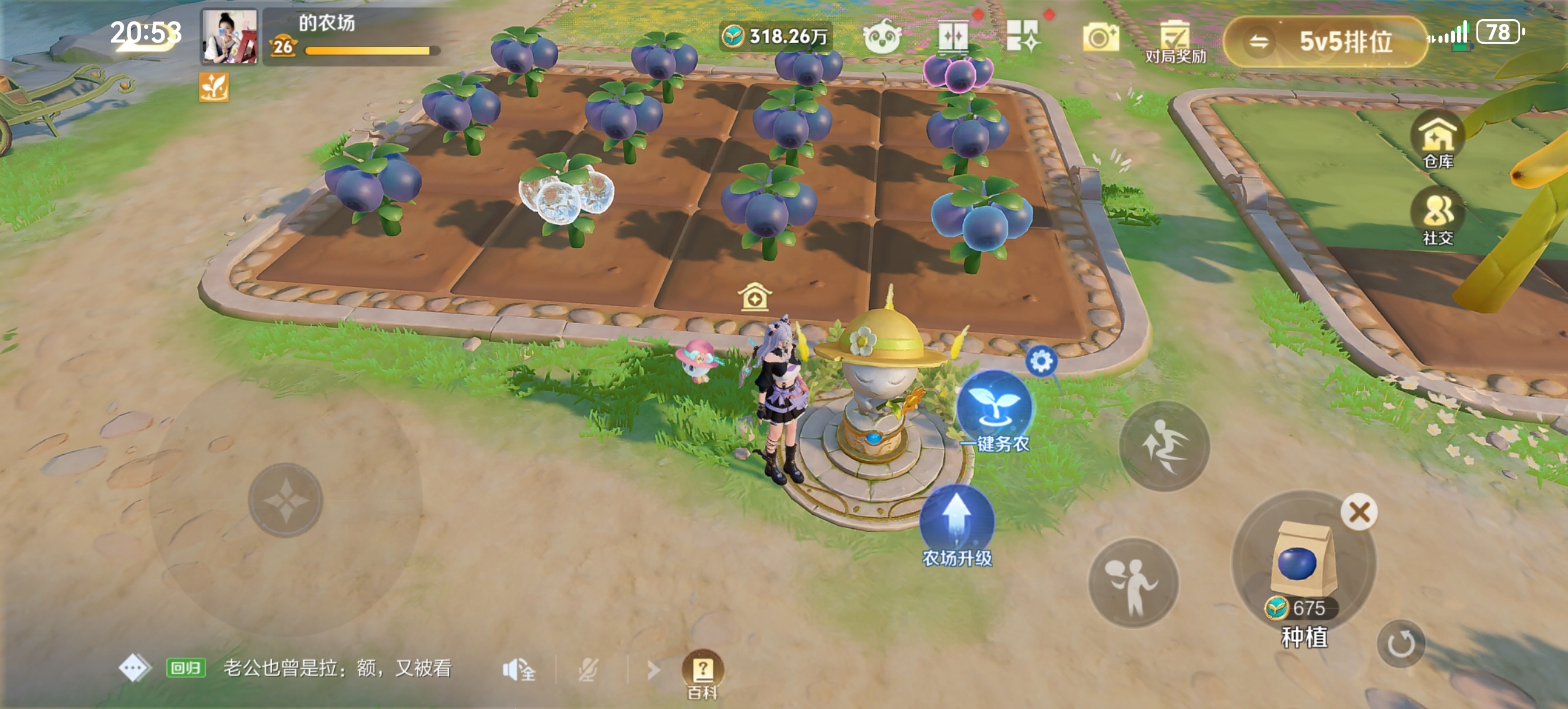The image size is (1568, 709).
Task: Open the chat bubble icon
Action: 134,668
